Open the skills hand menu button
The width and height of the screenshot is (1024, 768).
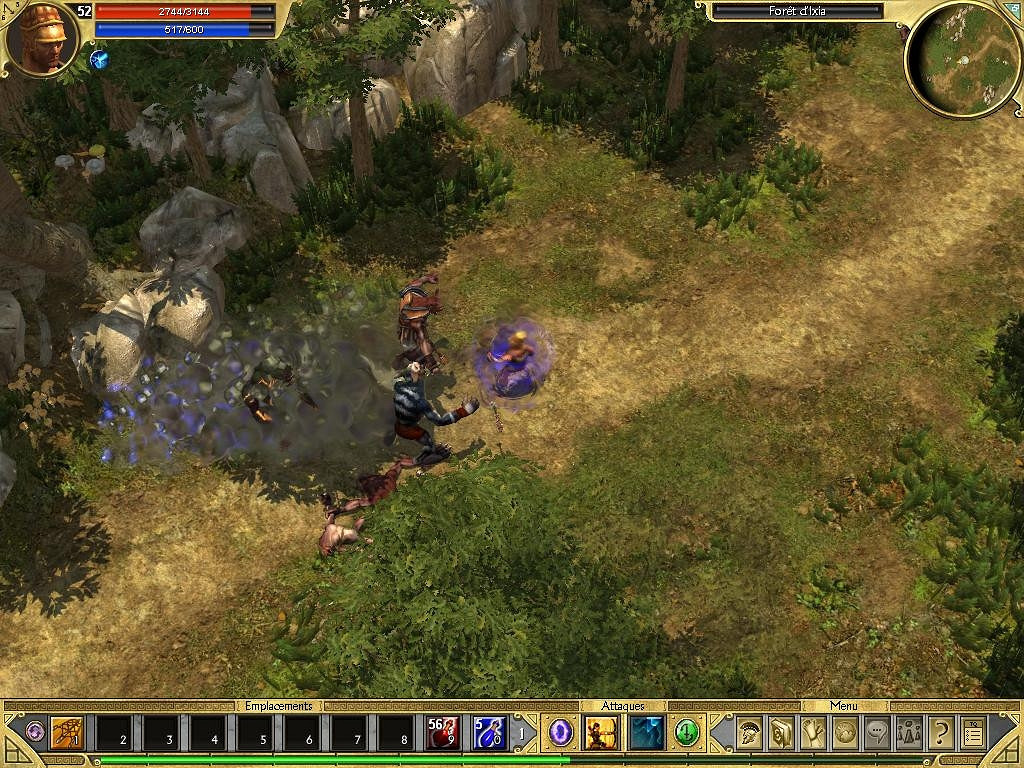813,734
